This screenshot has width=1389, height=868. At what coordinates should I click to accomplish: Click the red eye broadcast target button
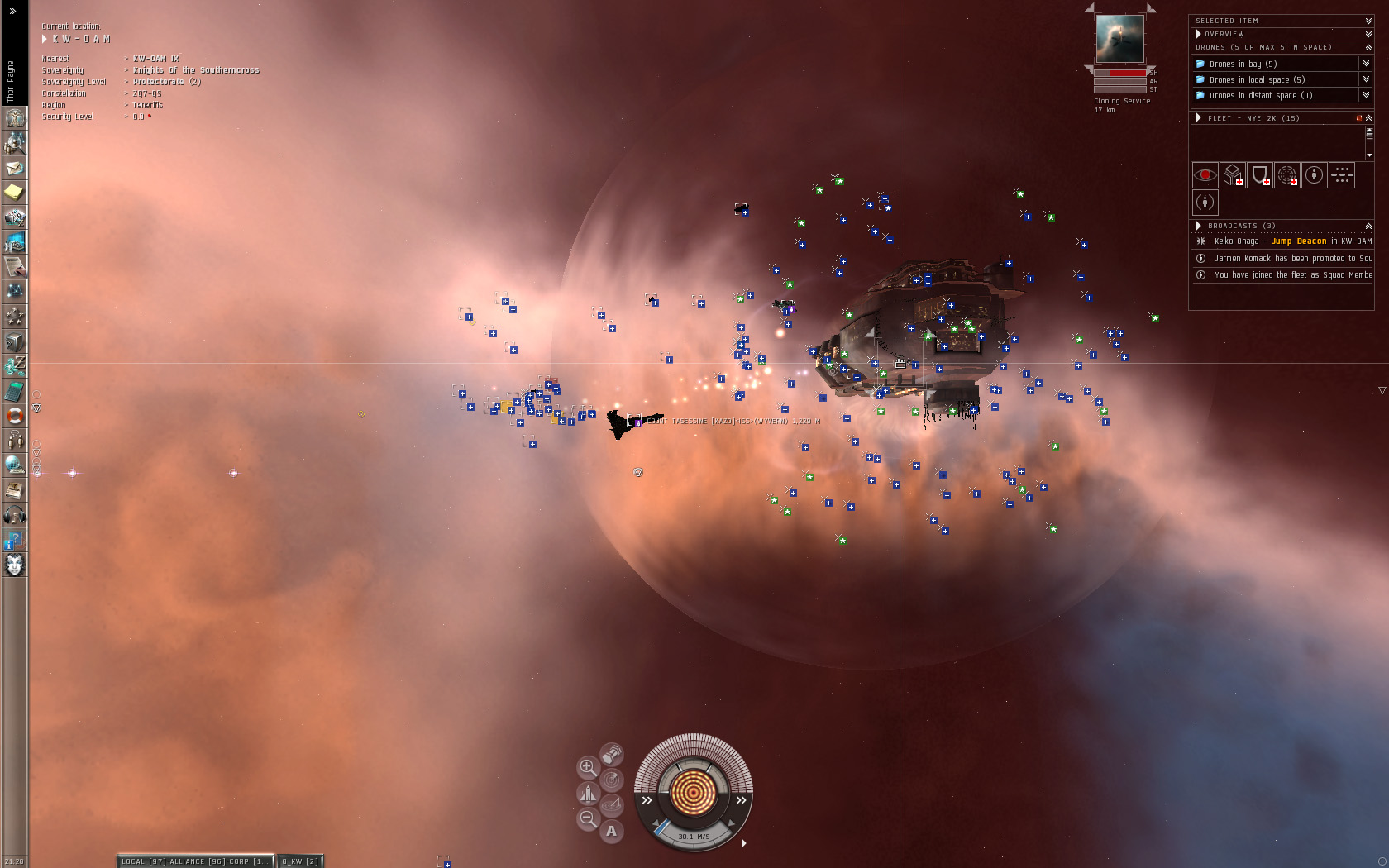coord(1205,175)
